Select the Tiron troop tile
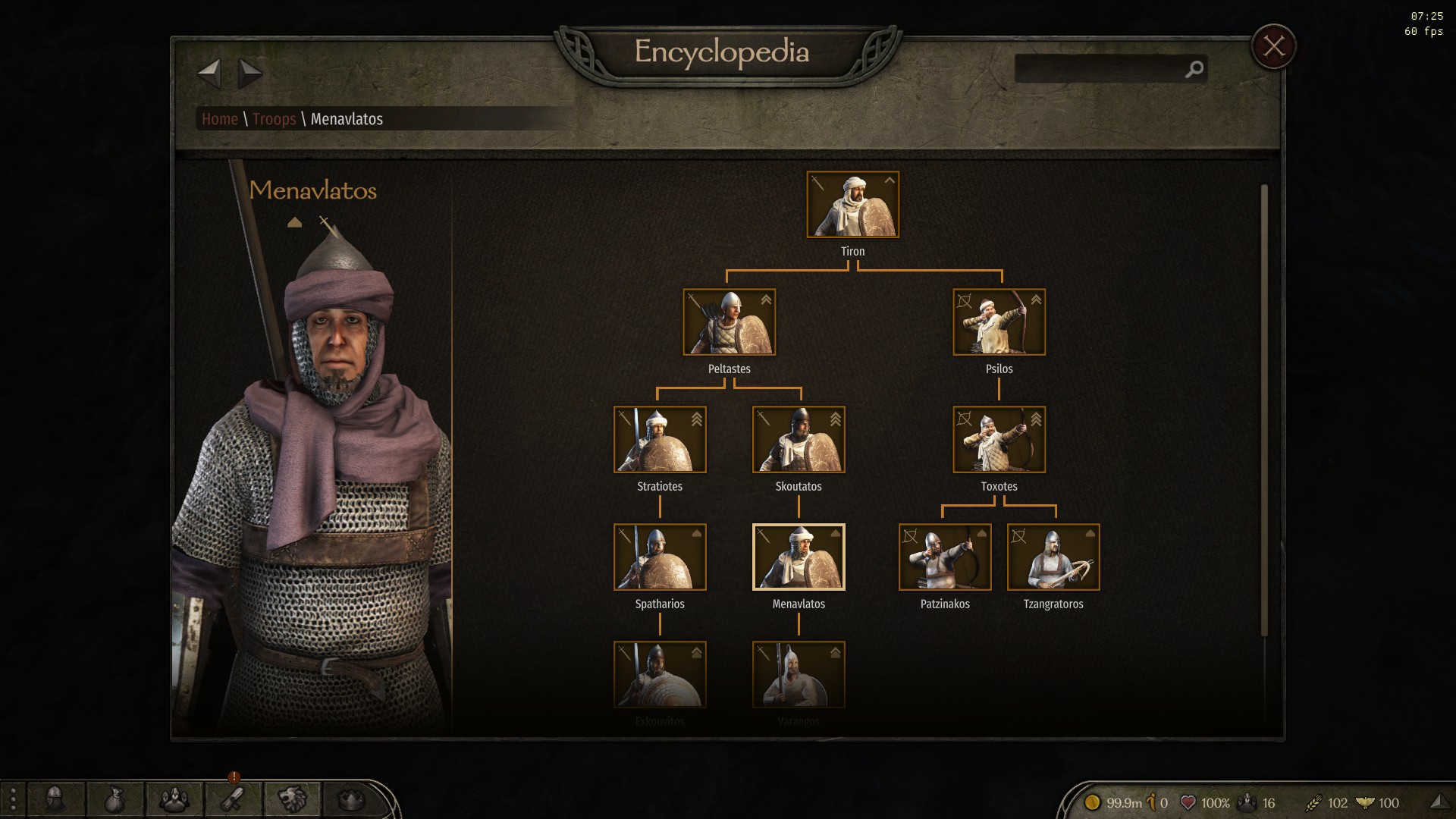1456x819 pixels. 852,205
